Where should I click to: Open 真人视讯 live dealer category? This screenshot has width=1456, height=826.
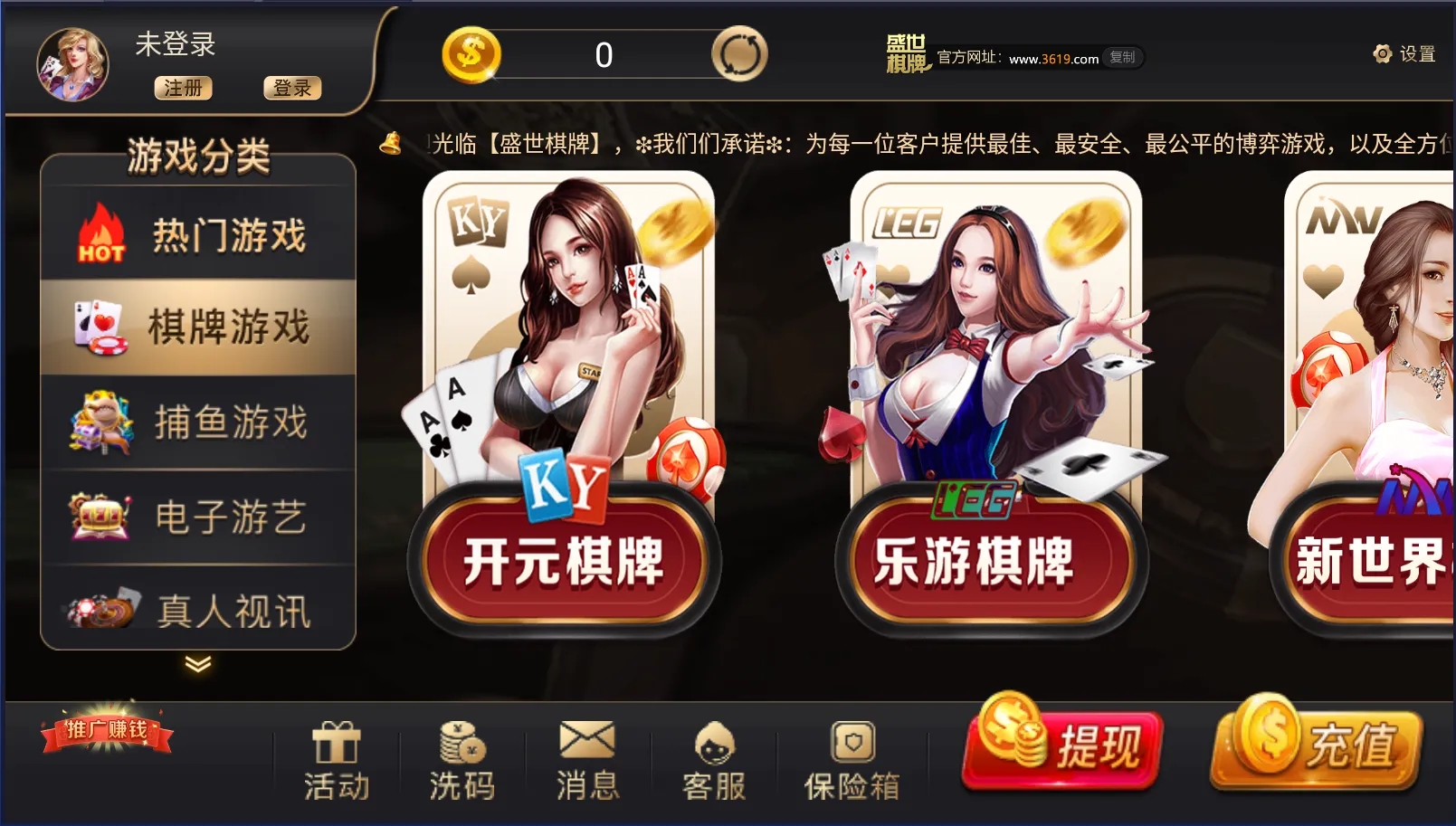click(199, 611)
